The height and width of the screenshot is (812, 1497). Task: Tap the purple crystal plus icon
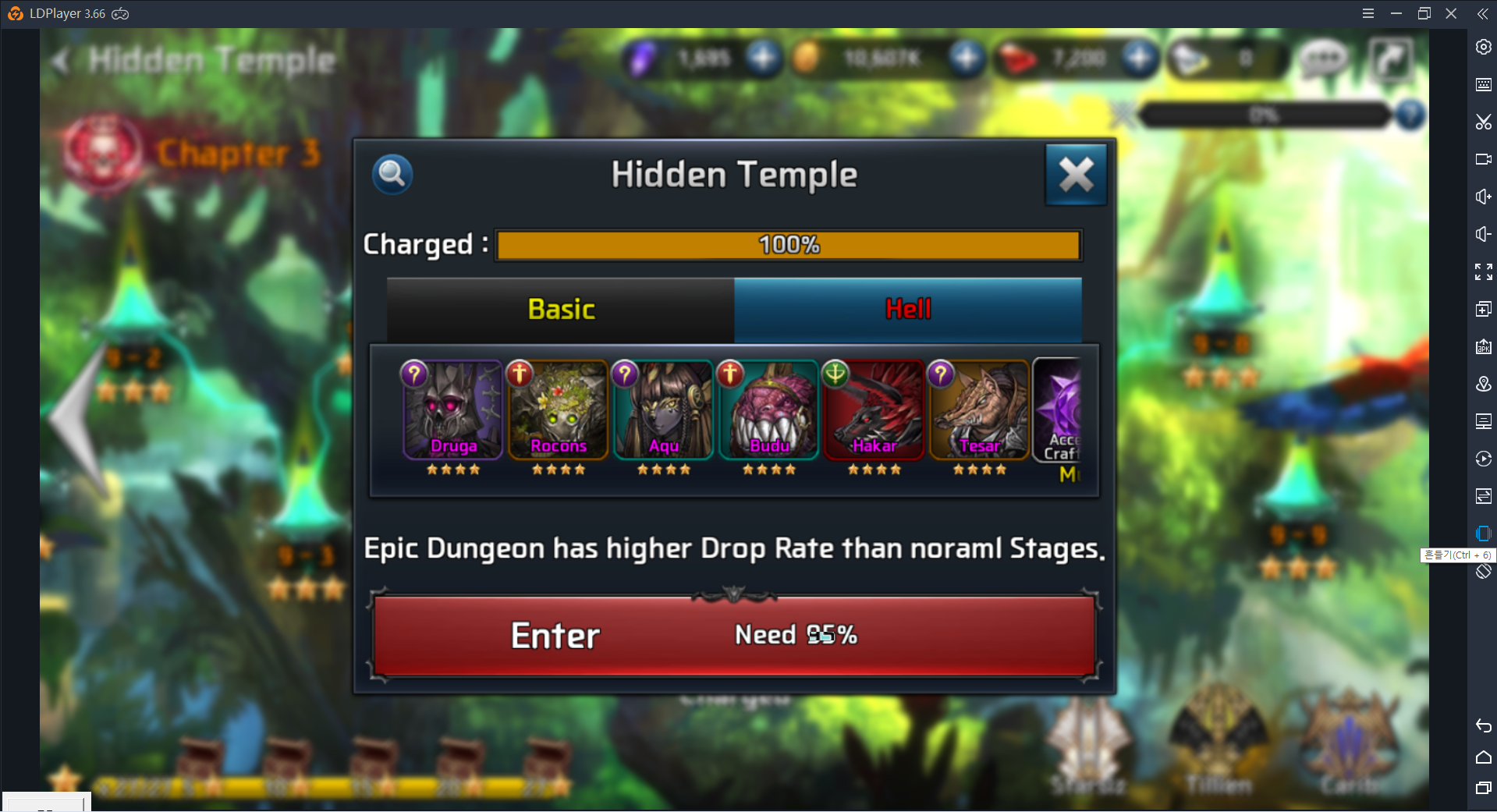762,57
